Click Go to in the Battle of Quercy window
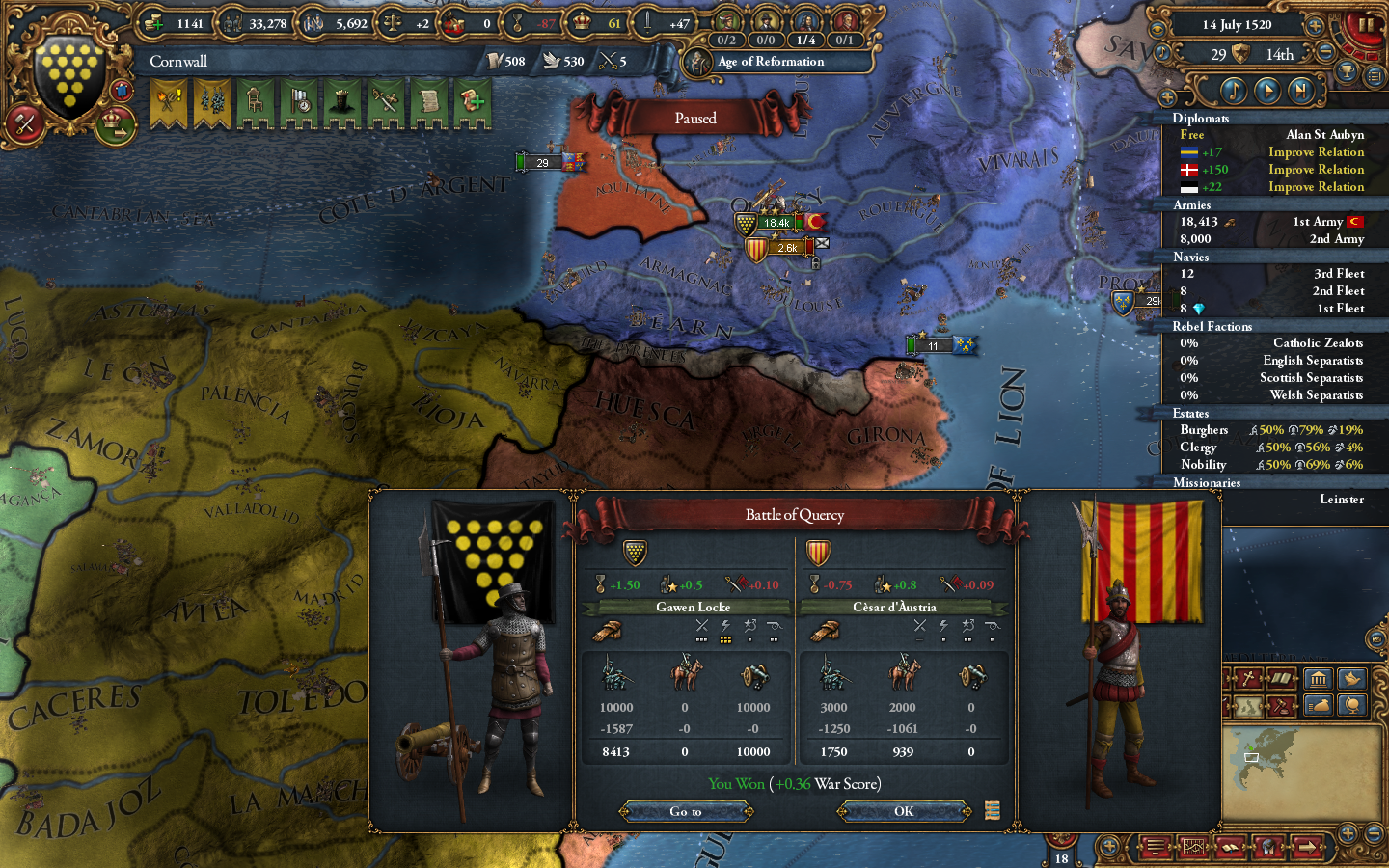Image resolution: width=1389 pixels, height=868 pixels. 685,811
